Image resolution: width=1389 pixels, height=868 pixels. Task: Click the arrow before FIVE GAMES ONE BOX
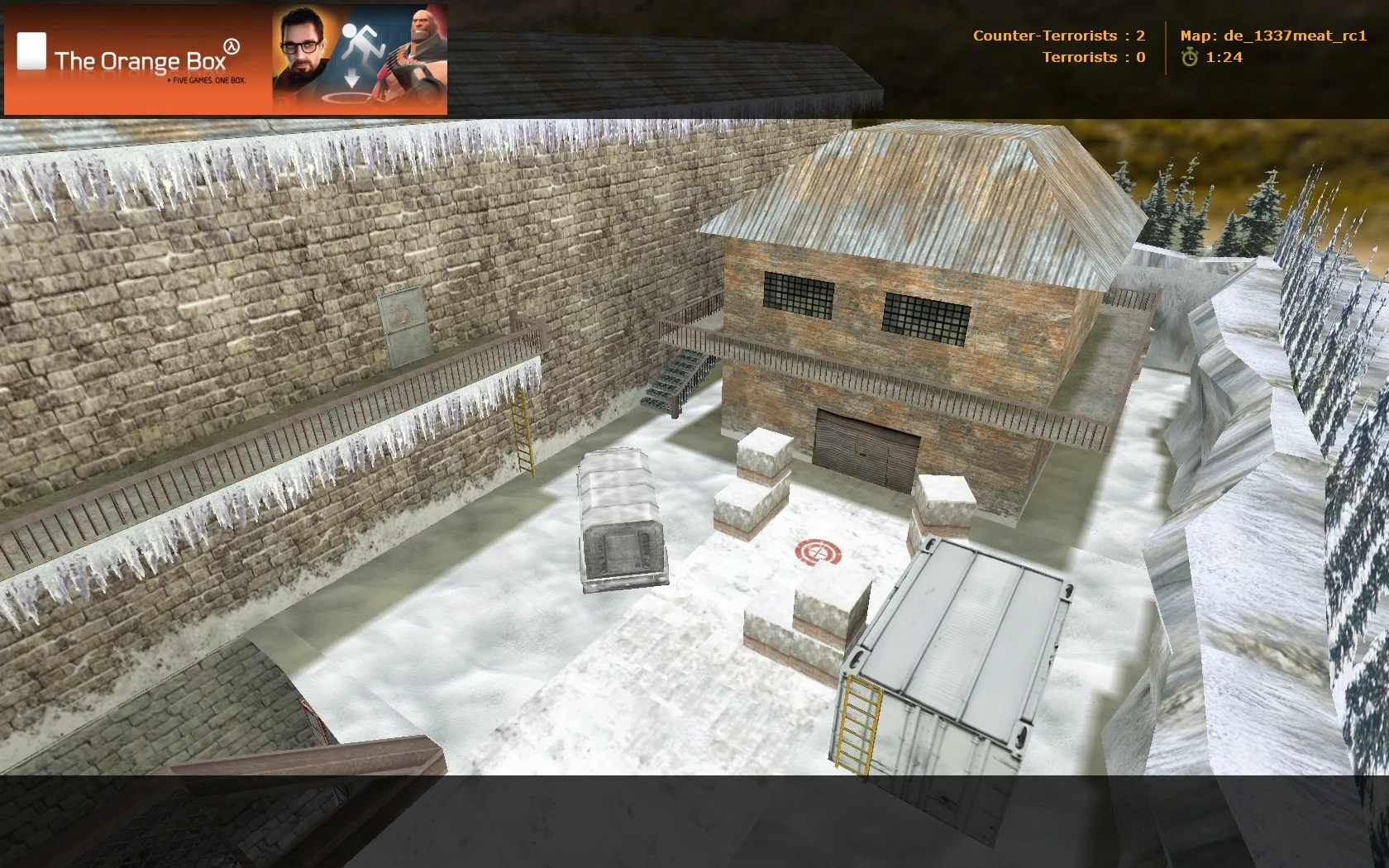(x=170, y=81)
